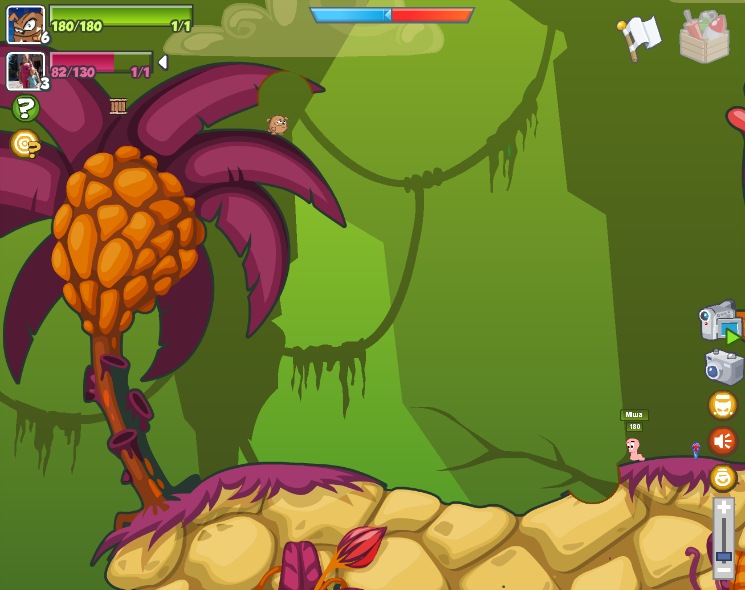Viewport: 745px width, 590px height.
Task: Click the white surrender flag
Action: pos(641,36)
